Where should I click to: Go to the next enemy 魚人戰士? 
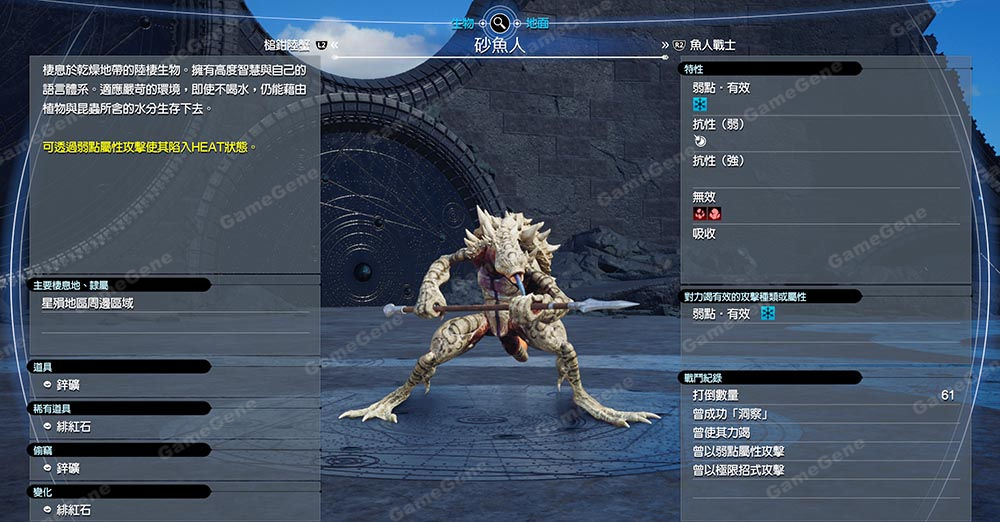tap(712, 45)
